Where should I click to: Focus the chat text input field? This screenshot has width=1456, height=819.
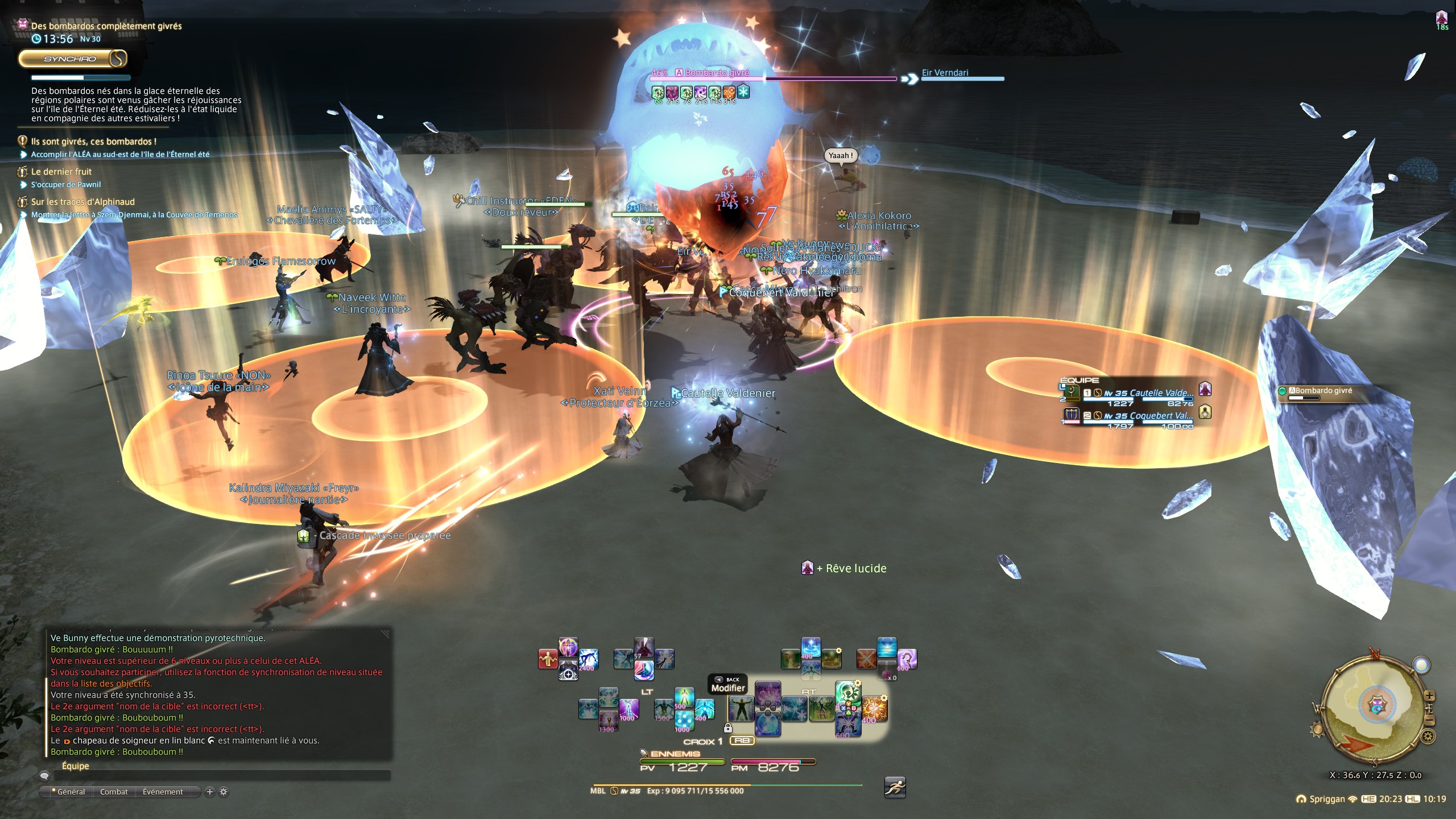tap(222, 776)
